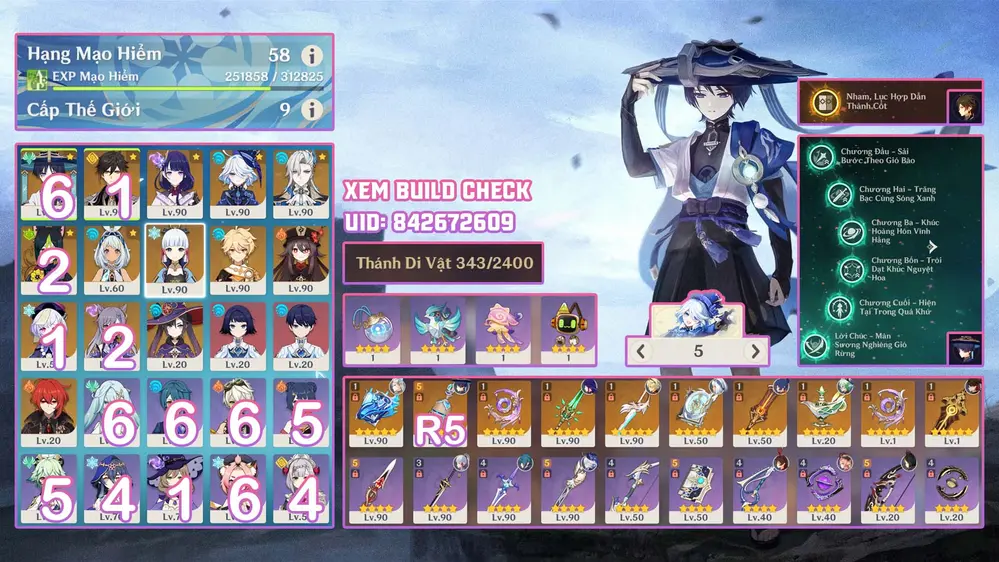Open the Chương Đầu constellation node
This screenshot has width=999, height=562.
tap(822, 159)
